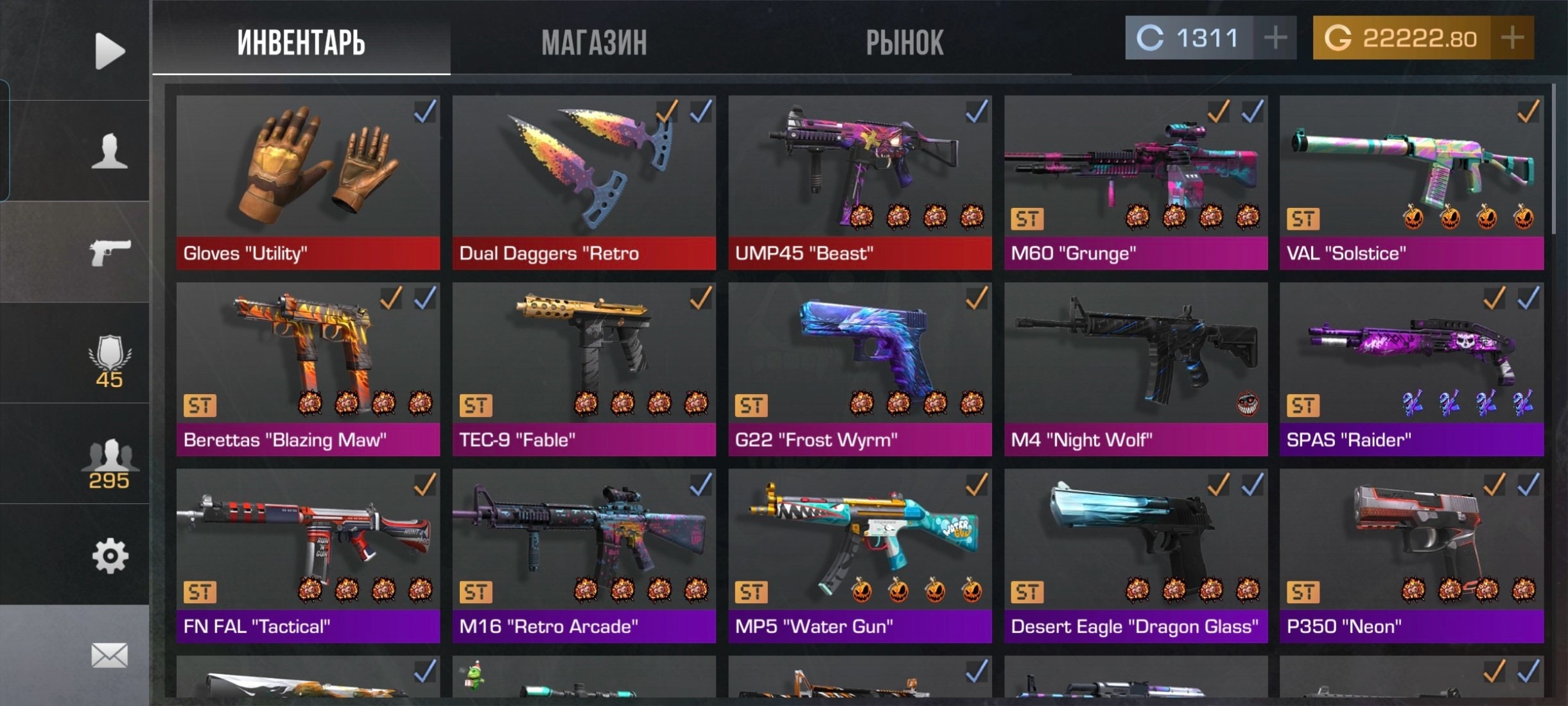
Task: Select the MP5 "Water Gun" skin
Action: (860, 556)
